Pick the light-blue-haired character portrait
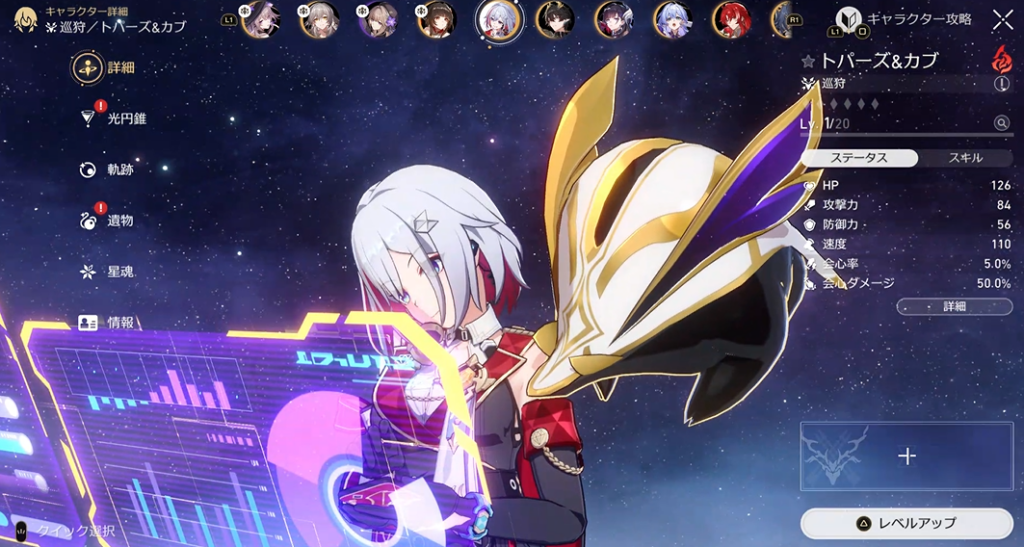1024x547 pixels. pos(673,19)
